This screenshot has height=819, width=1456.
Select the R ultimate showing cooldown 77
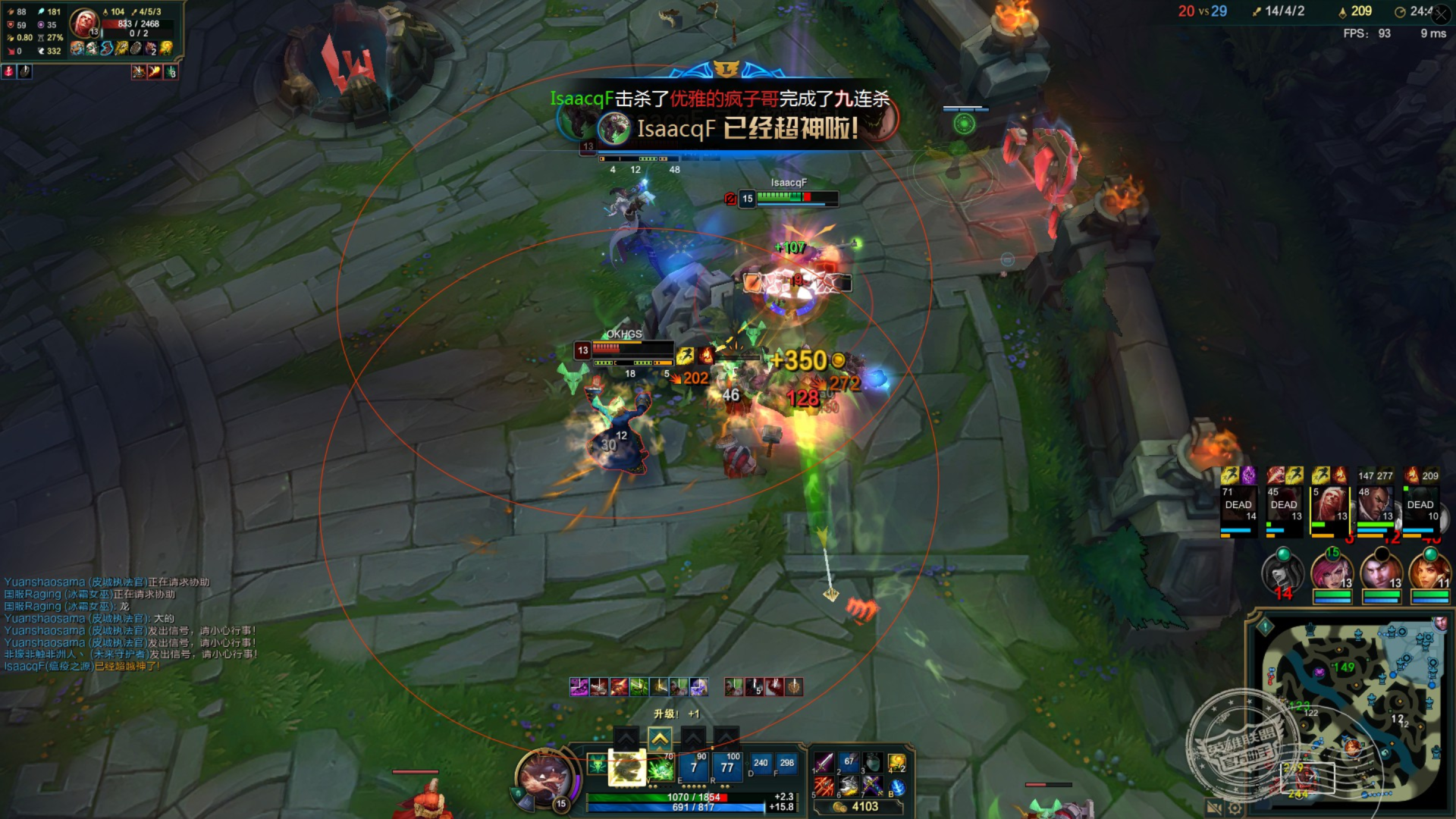726,767
